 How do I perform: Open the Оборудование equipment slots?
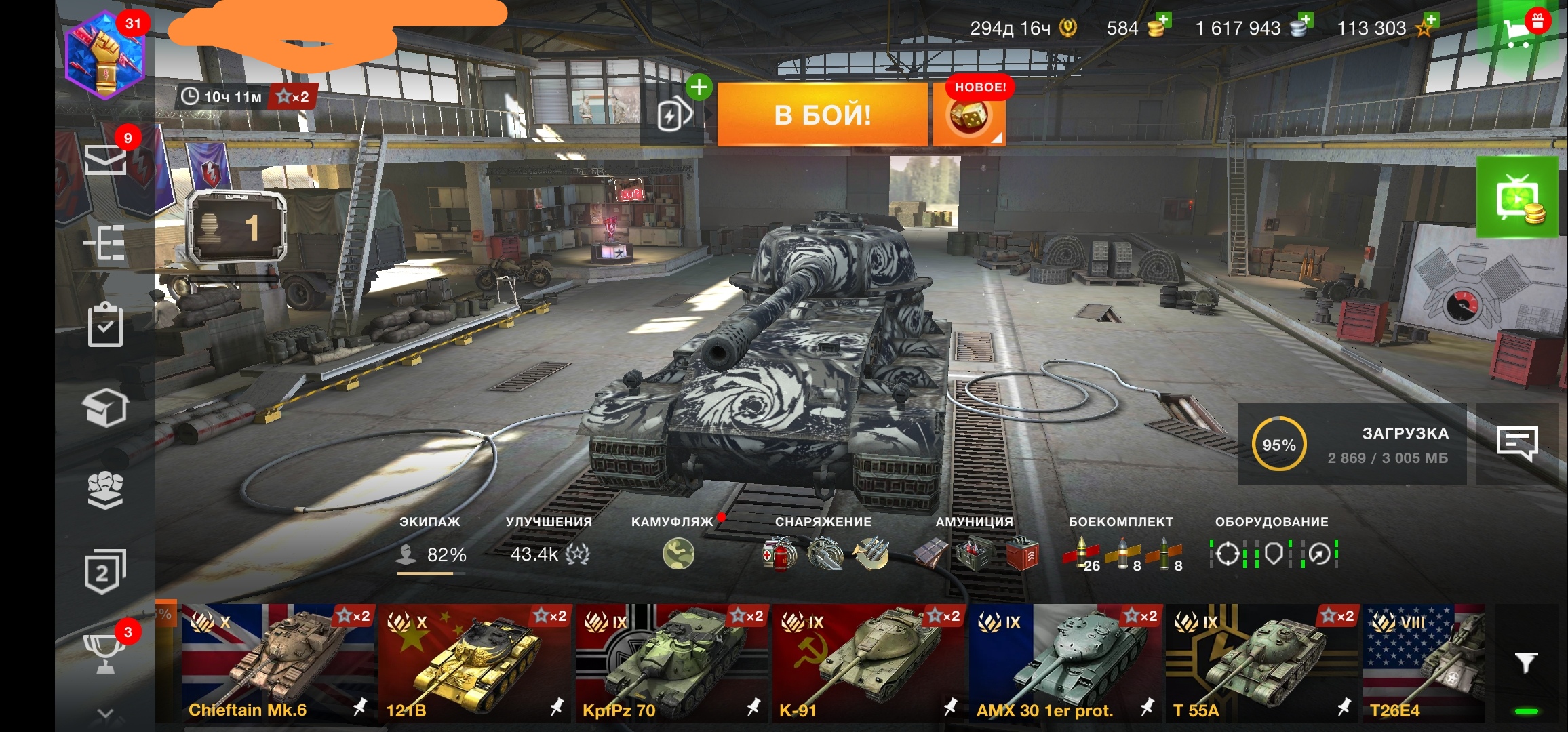click(1272, 553)
